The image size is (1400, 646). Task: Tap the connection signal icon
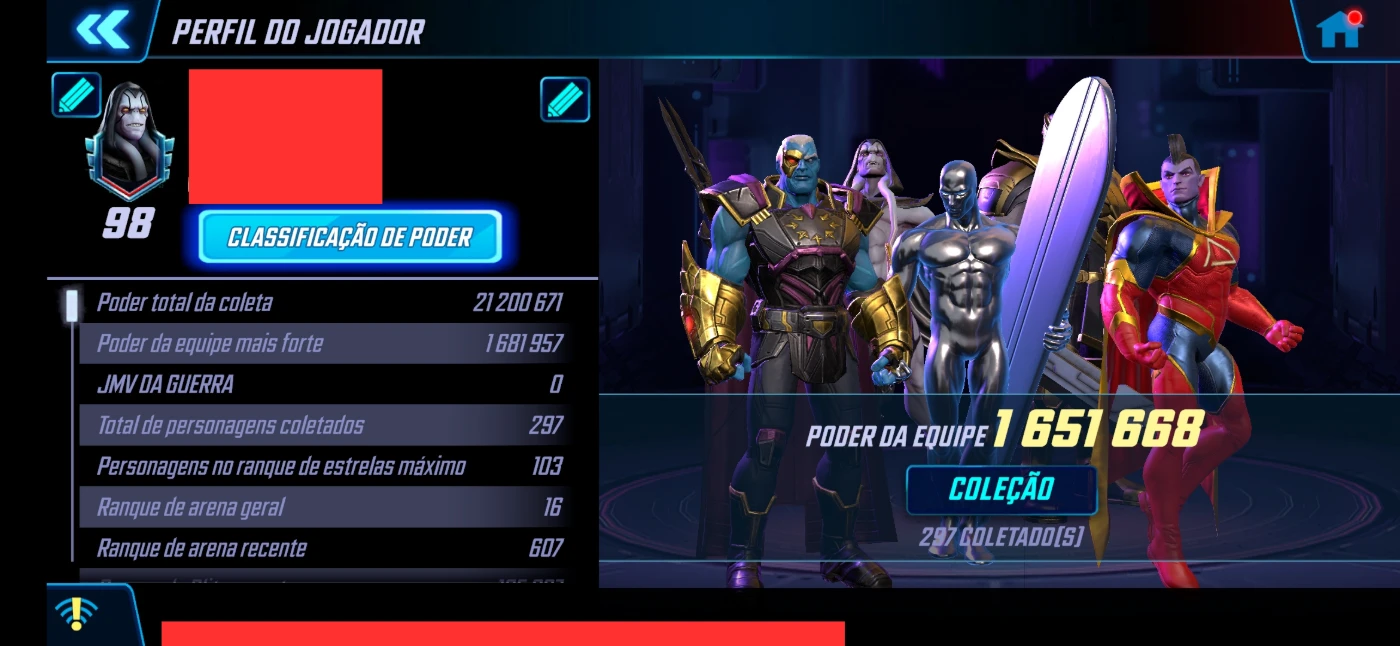pyautogui.click(x=76, y=613)
